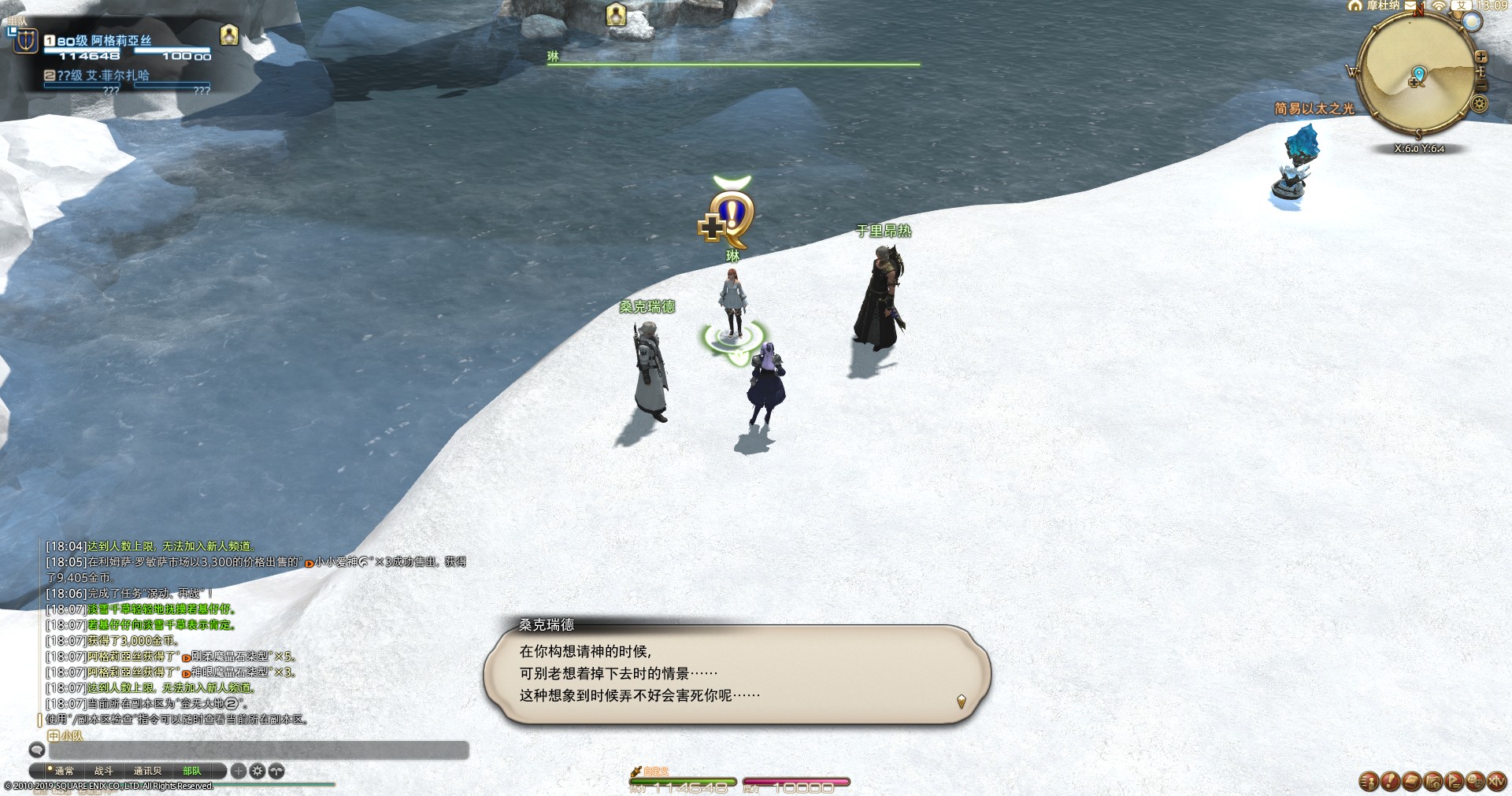The image size is (1512, 796).
Task: Open chat log gear settings
Action: 258,771
